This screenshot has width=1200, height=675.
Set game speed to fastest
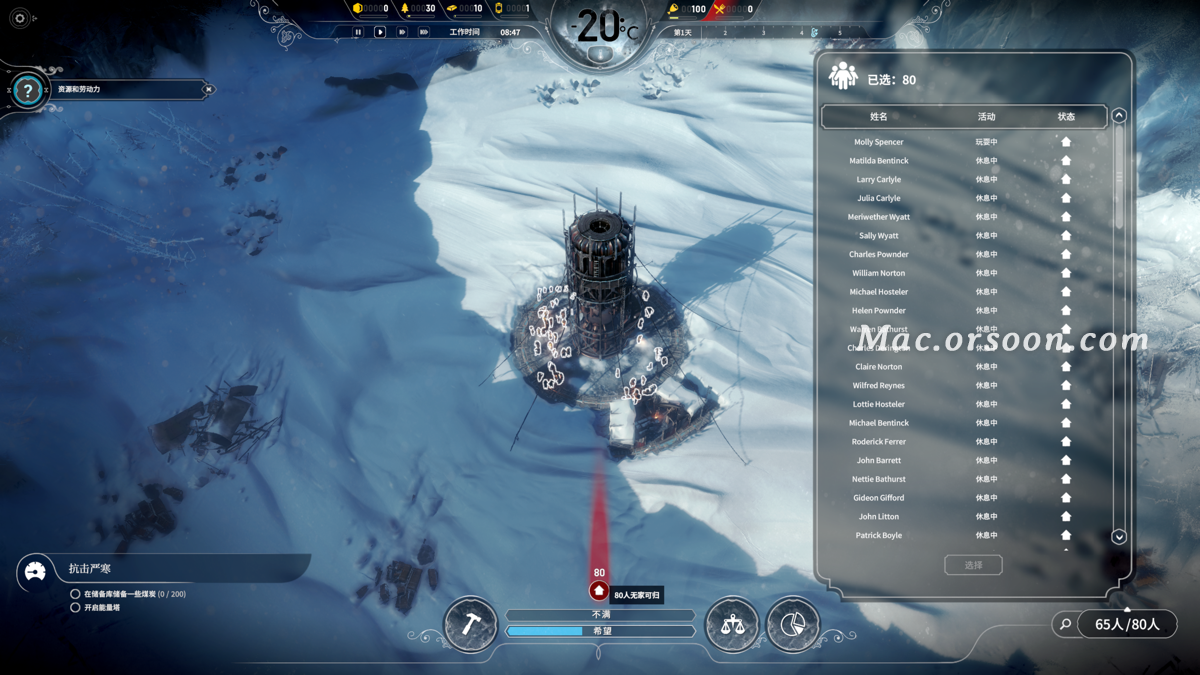[x=424, y=32]
